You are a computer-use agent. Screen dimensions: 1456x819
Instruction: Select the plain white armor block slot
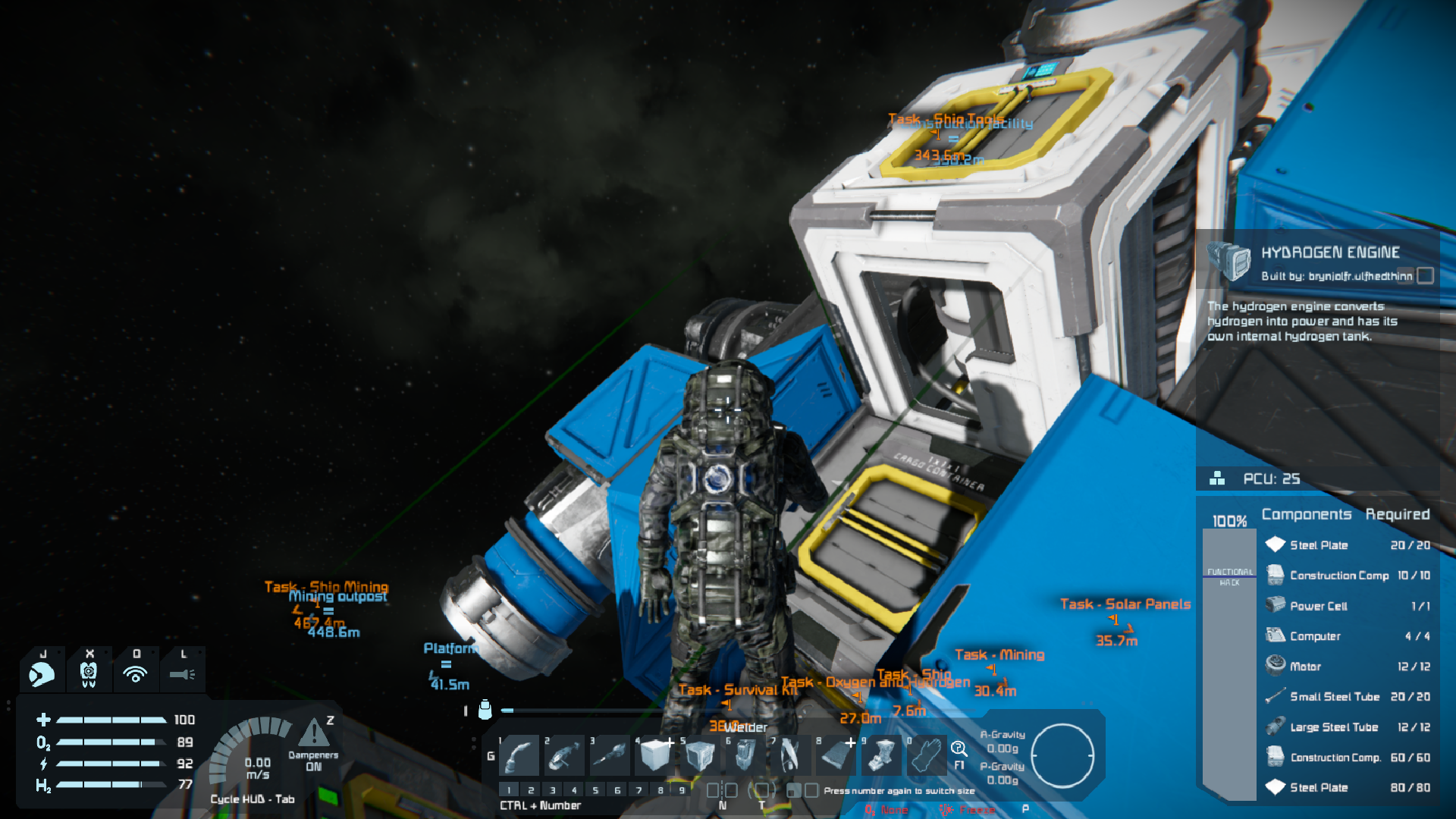click(655, 755)
